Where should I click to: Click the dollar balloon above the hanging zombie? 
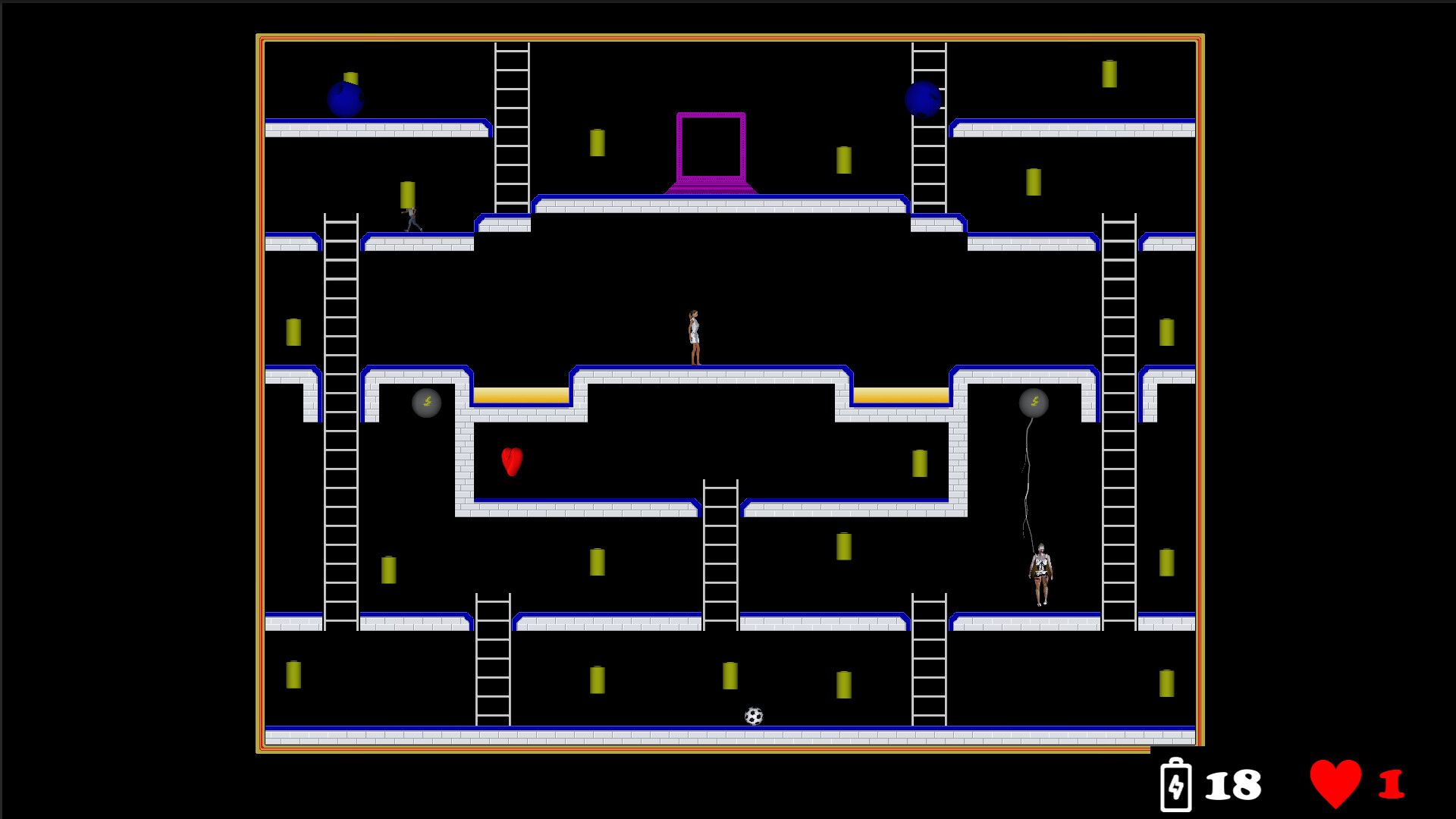tap(1034, 403)
